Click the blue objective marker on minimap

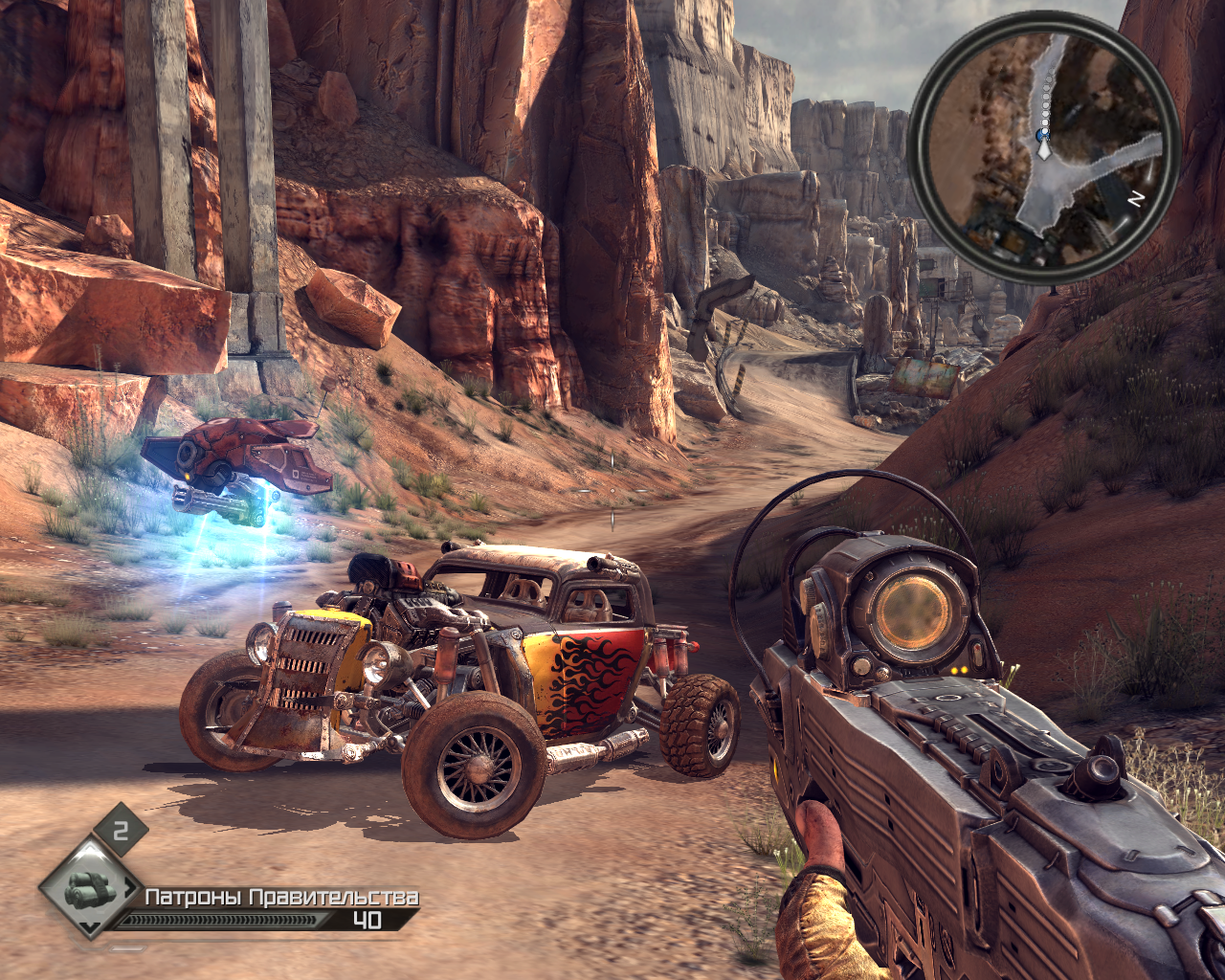(1042, 137)
